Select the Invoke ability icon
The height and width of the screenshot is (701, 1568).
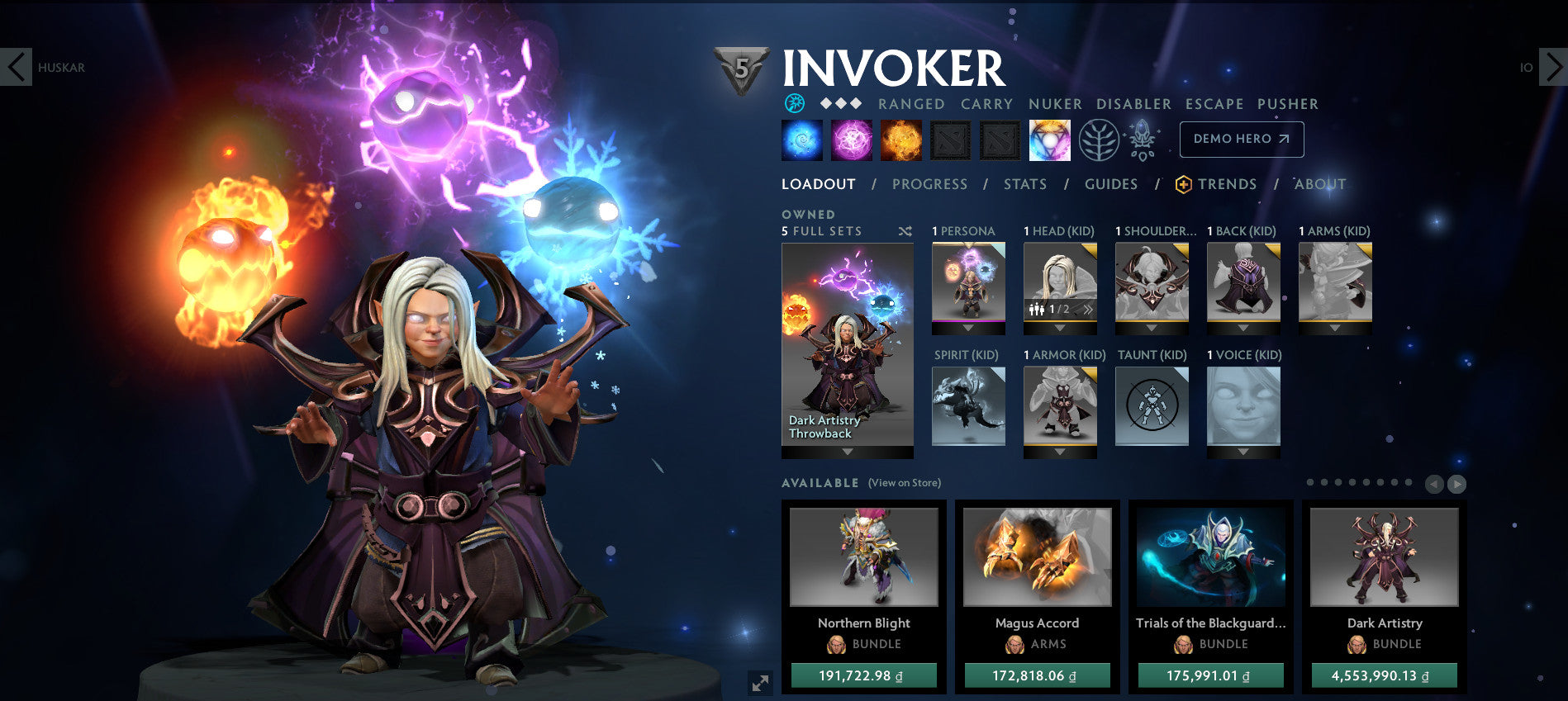(x=1049, y=139)
